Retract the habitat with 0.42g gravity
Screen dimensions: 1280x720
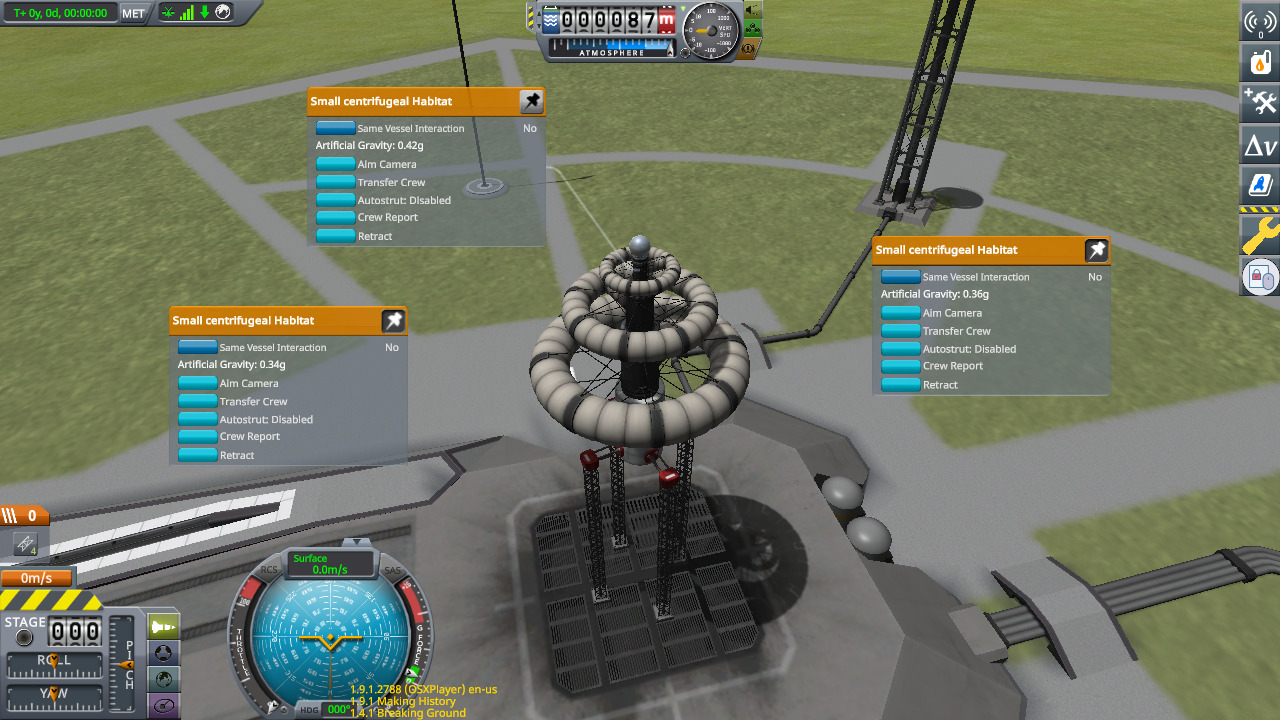tap(336, 236)
